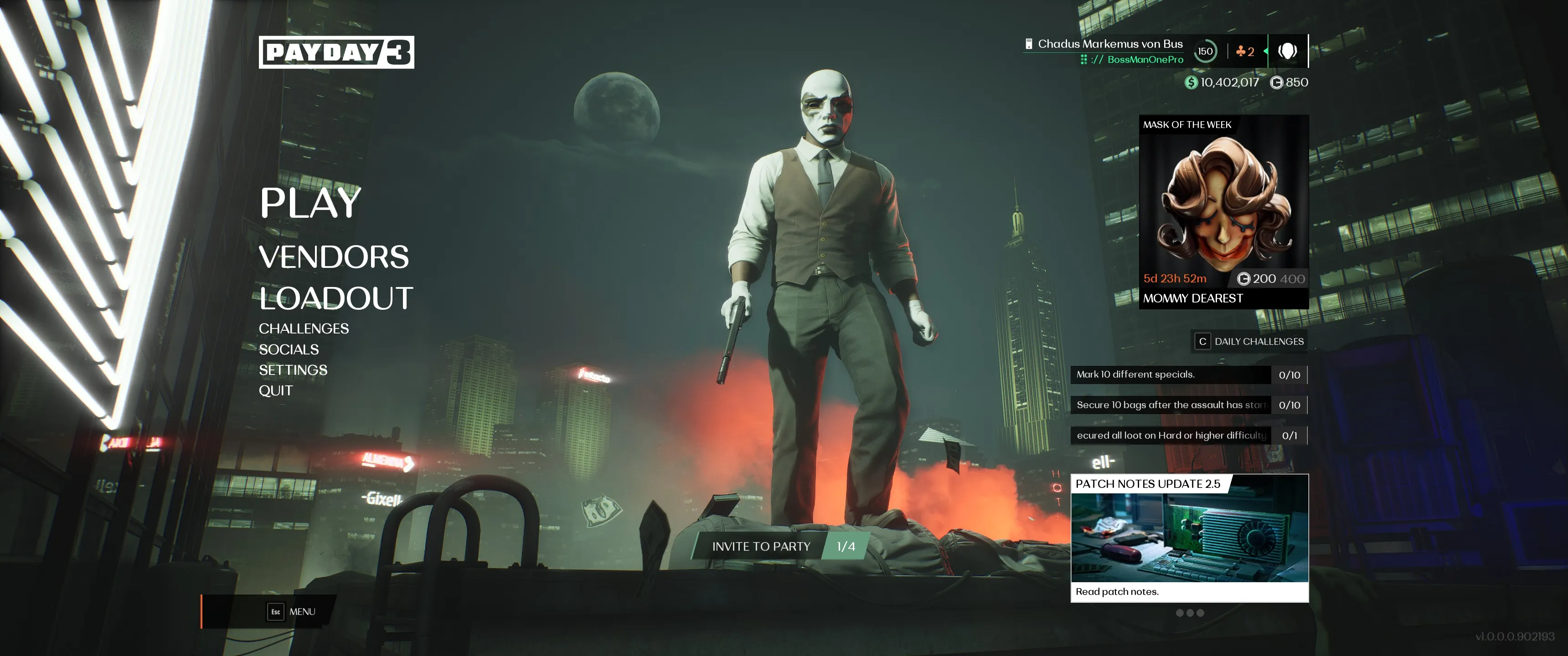Open the SOCIALS menu

point(289,349)
